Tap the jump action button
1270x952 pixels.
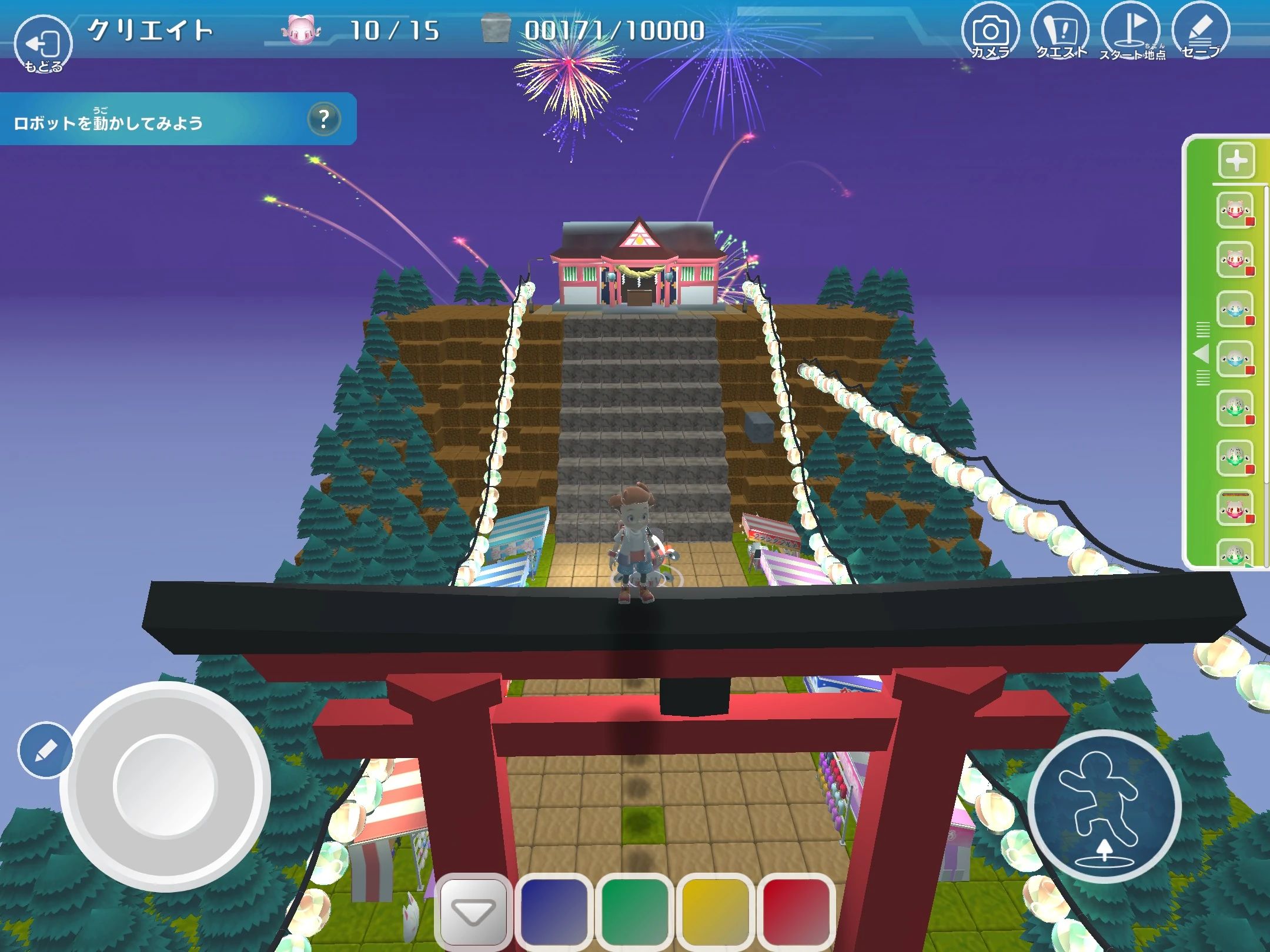pyautogui.click(x=1104, y=806)
